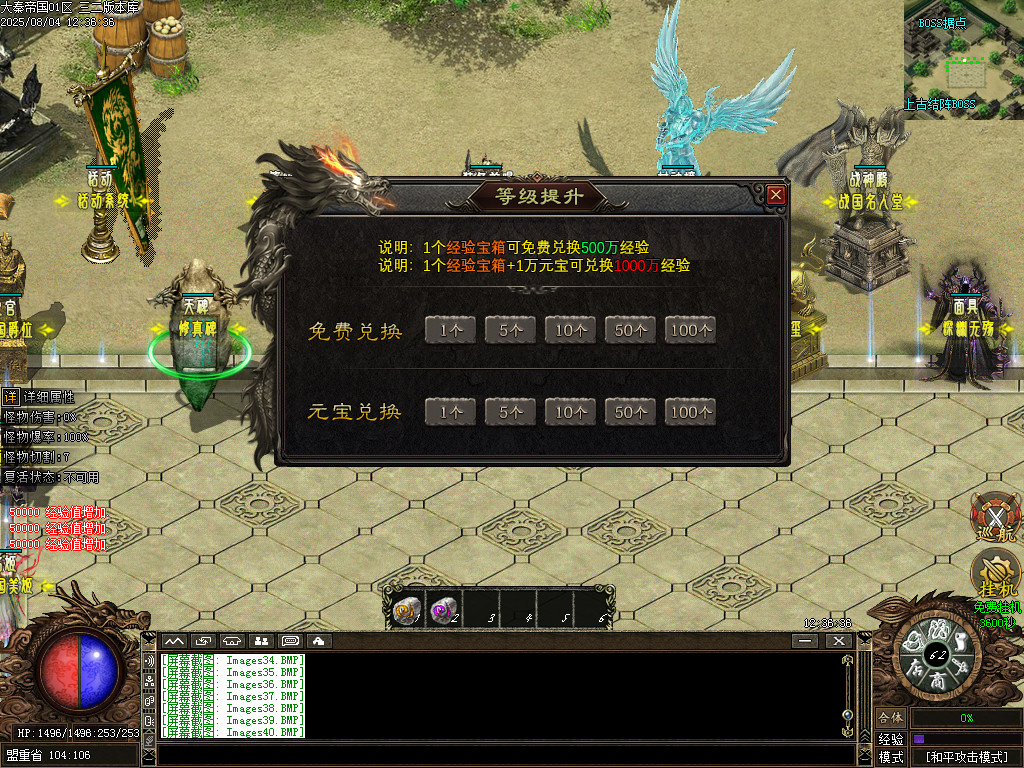Exchange 1个 in the 元宝兑换 row

tap(450, 411)
